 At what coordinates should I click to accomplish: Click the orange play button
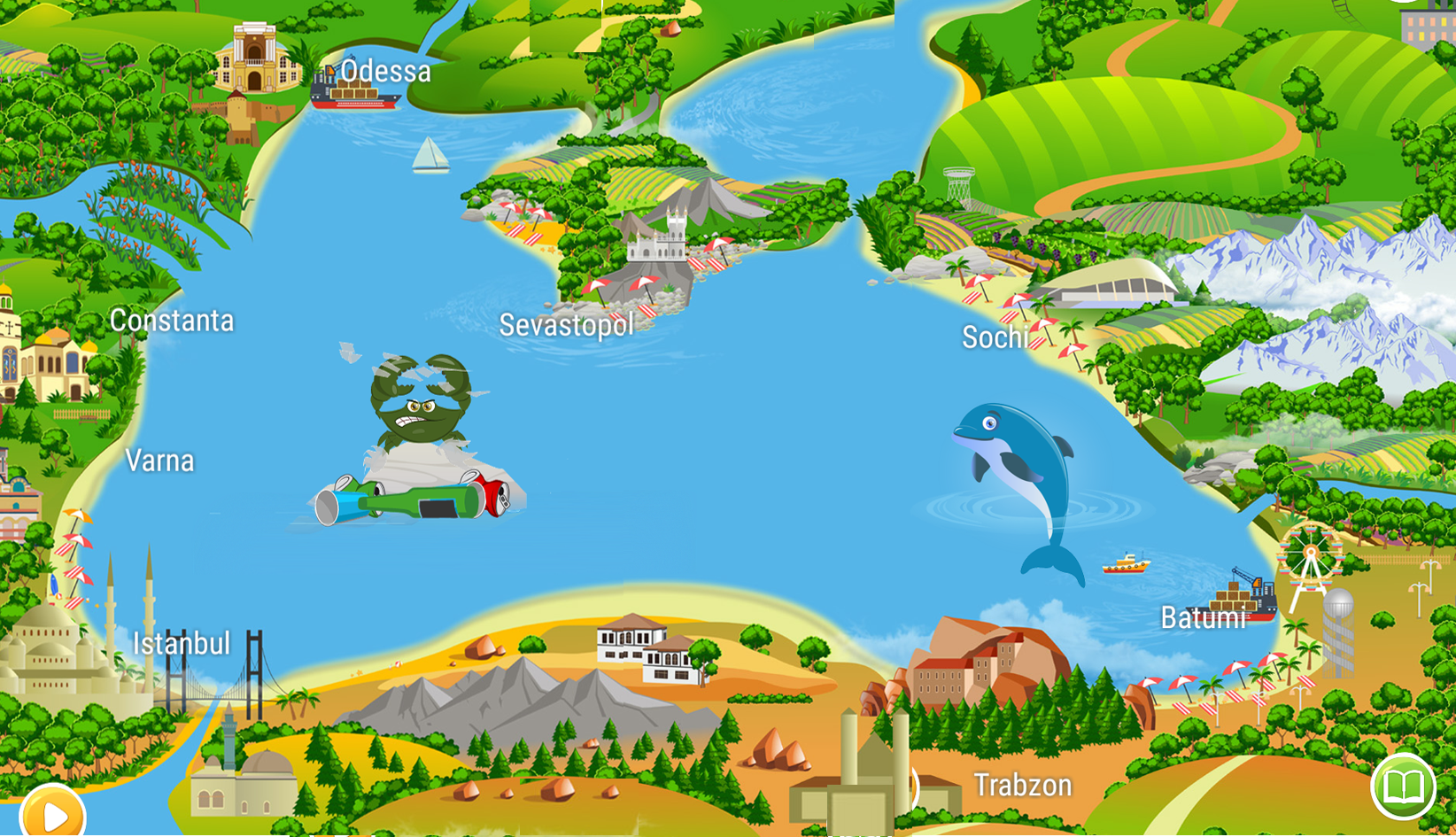click(x=52, y=813)
